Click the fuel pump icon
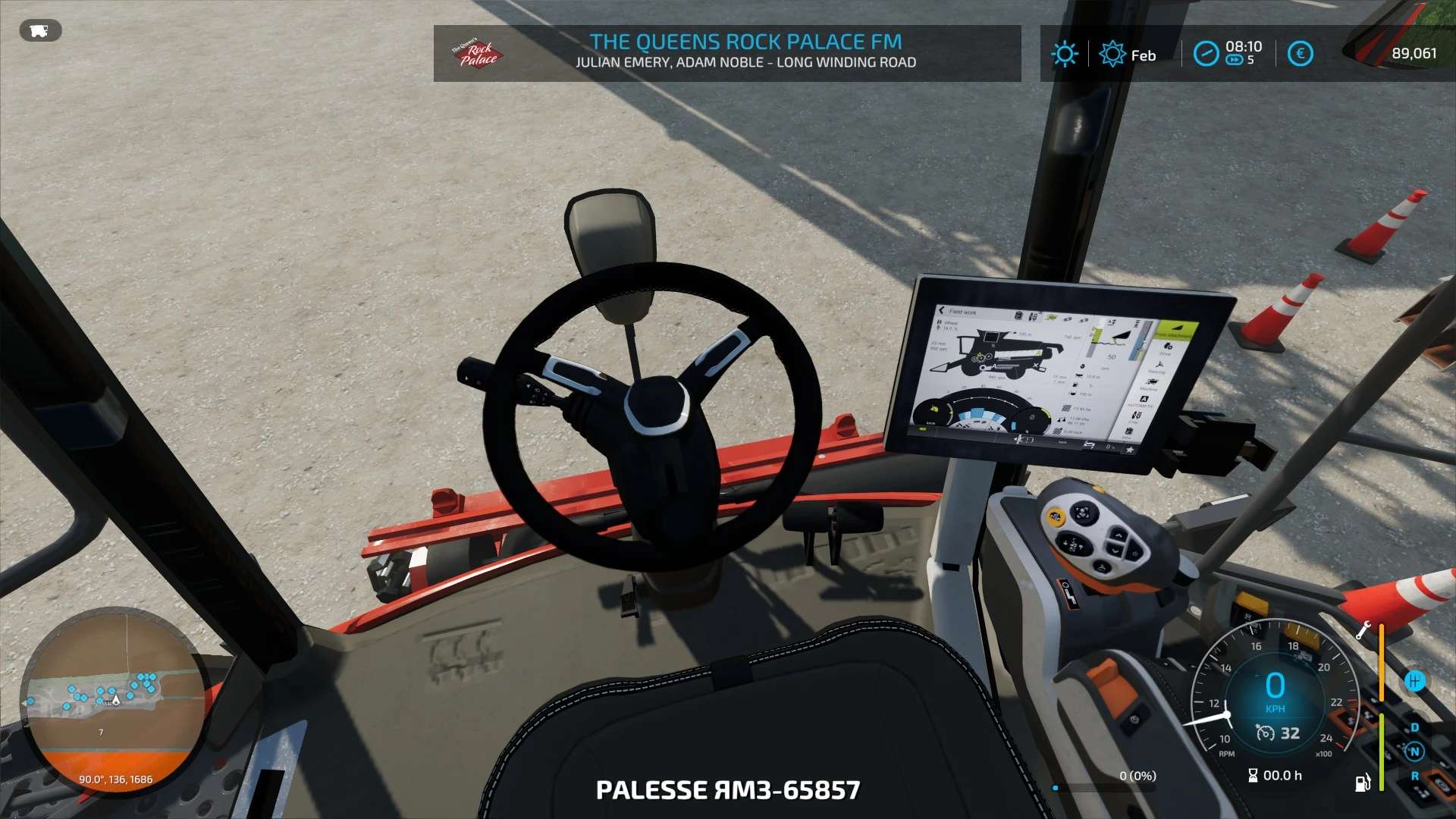Viewport: 1456px width, 819px height. 1363,783
